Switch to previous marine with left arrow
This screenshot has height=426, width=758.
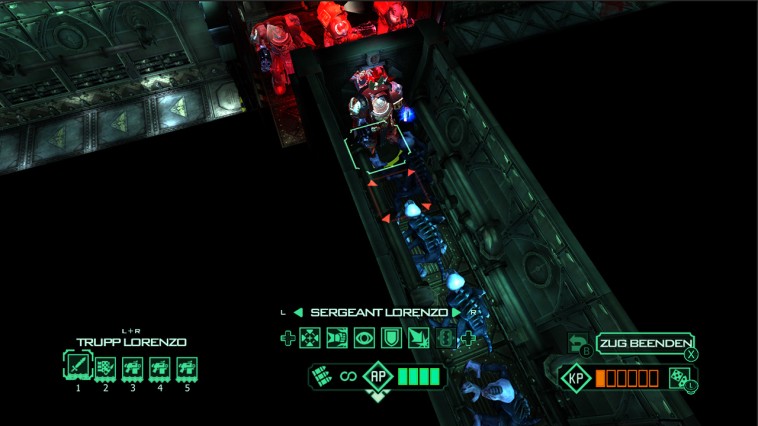click(298, 313)
